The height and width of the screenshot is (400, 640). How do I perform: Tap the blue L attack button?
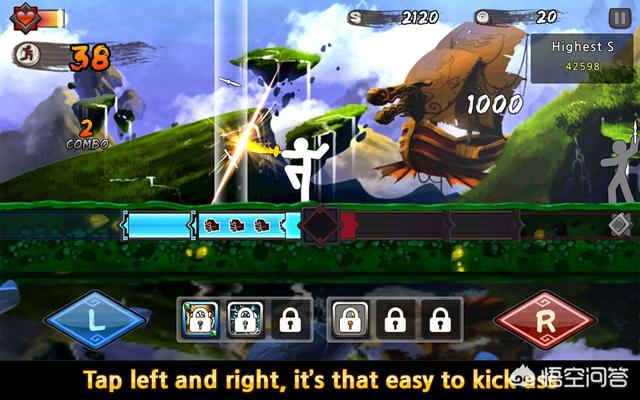tap(95, 321)
